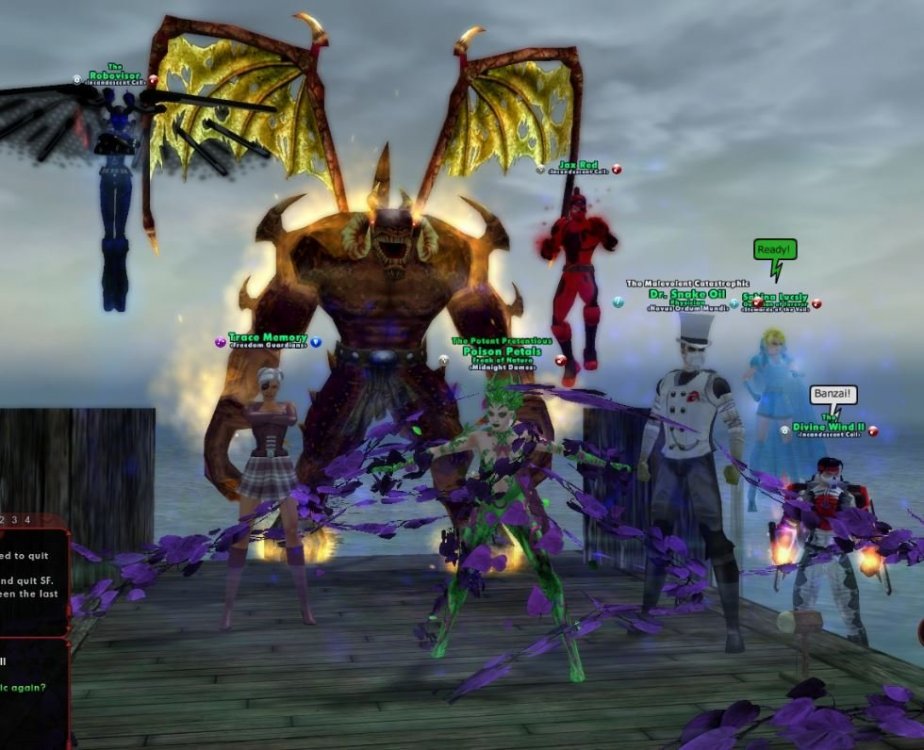924x750 pixels.
Task: Switch to chat tab 4
Action: [27, 520]
